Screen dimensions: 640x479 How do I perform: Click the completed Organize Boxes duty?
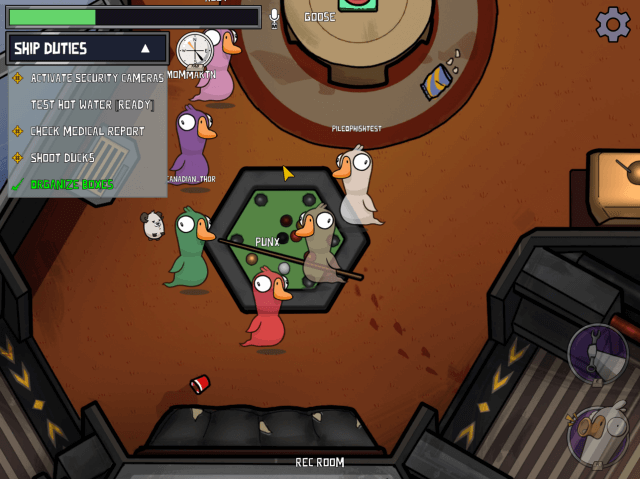point(72,184)
